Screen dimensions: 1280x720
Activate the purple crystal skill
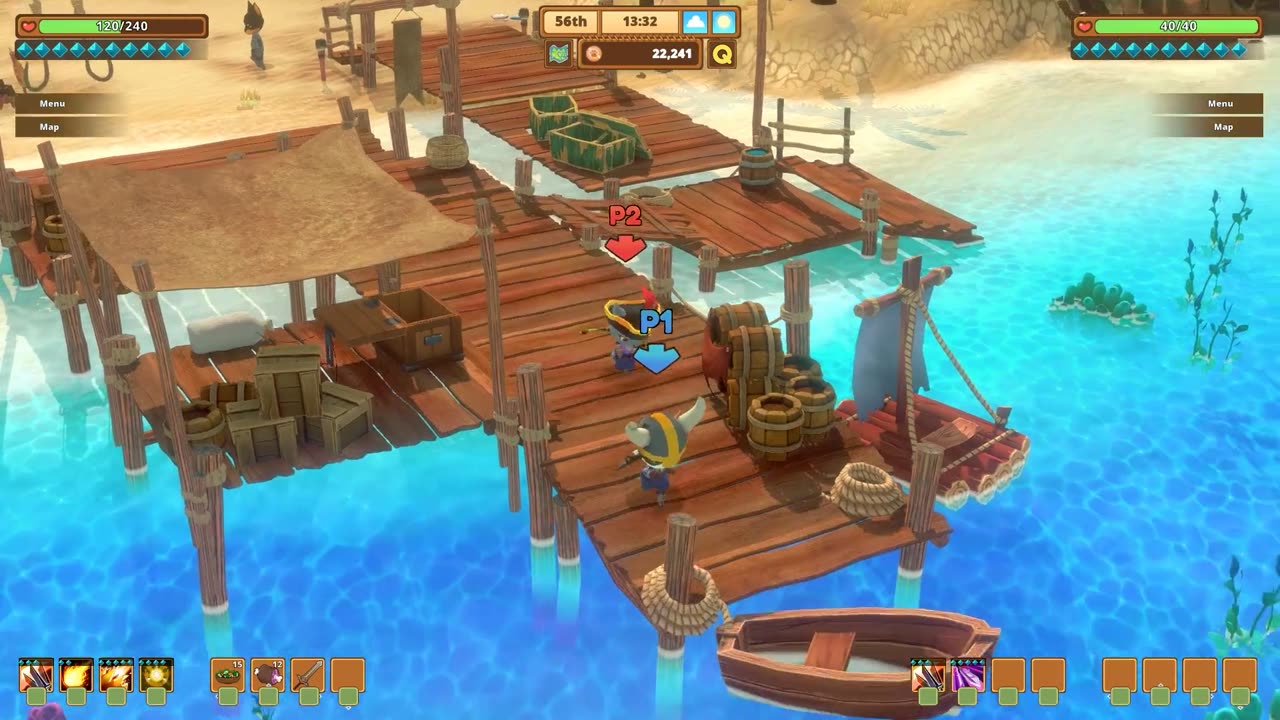click(968, 676)
